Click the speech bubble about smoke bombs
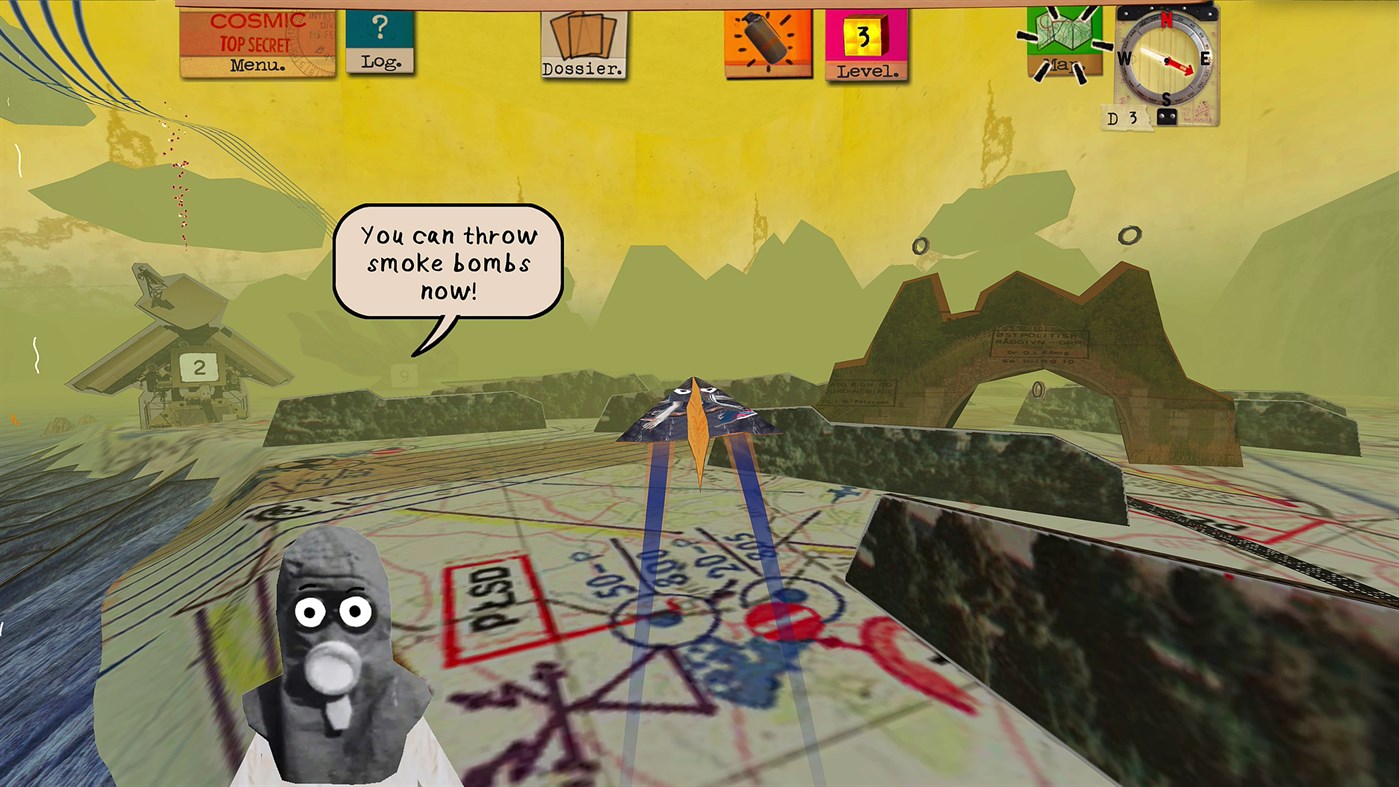 pos(448,258)
